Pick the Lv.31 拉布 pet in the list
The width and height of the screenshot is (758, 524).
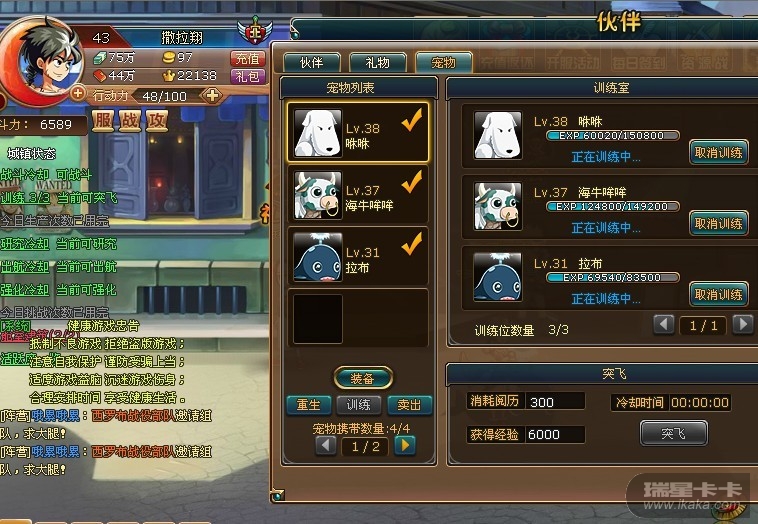click(x=358, y=257)
